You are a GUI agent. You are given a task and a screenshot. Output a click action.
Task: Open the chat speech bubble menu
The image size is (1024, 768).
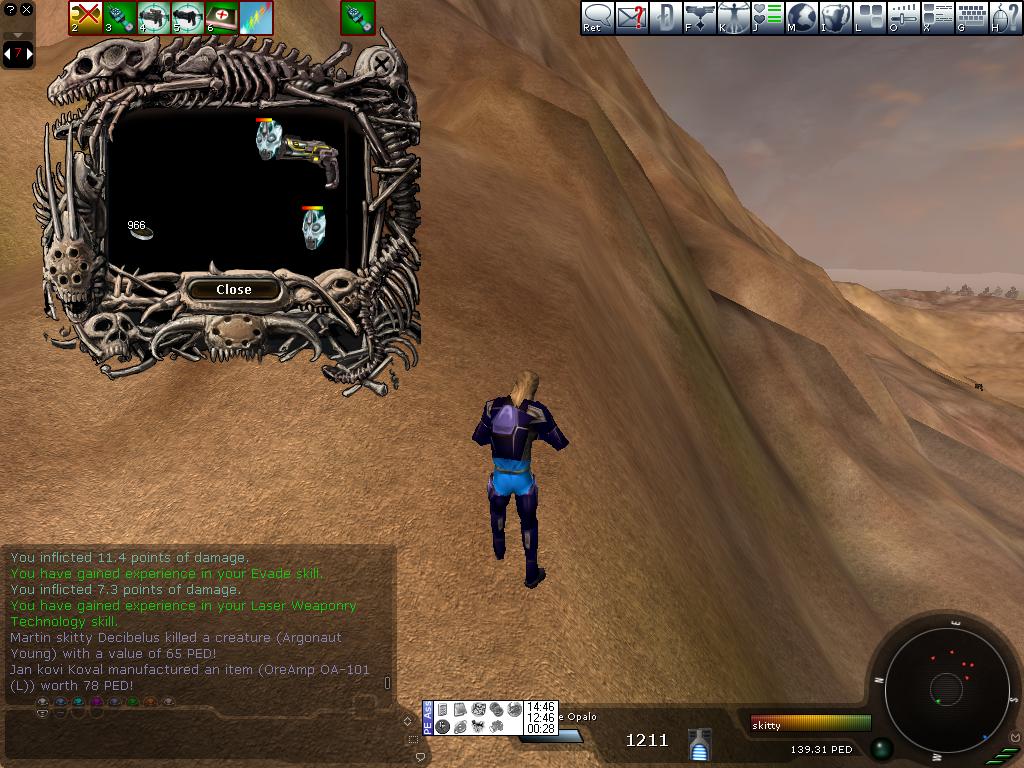597,17
